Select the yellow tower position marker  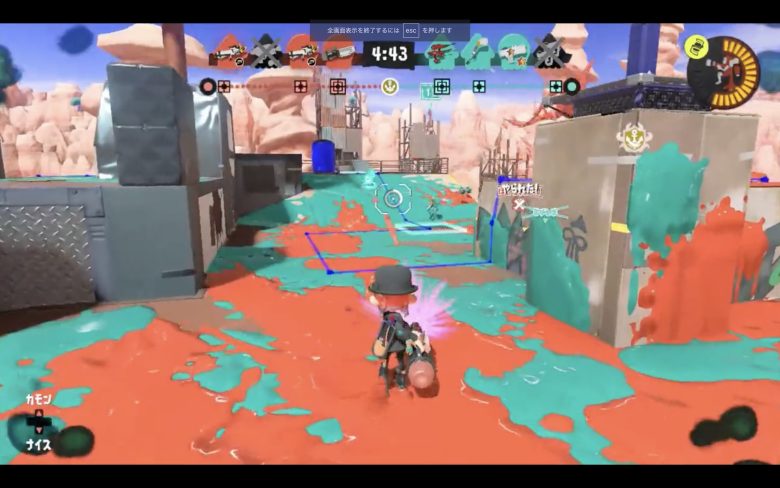tap(390, 86)
